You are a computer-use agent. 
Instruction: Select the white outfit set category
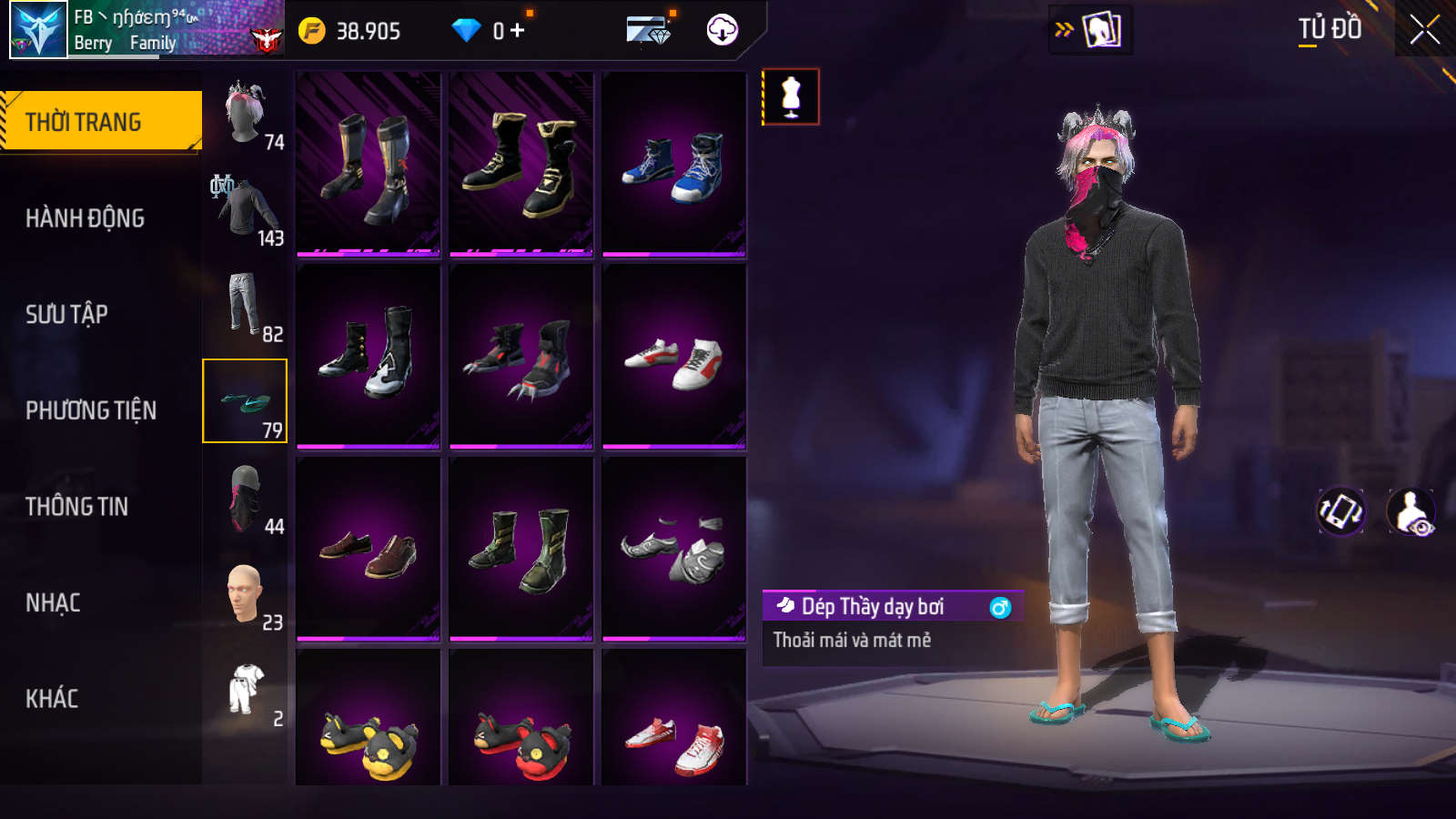point(246,691)
